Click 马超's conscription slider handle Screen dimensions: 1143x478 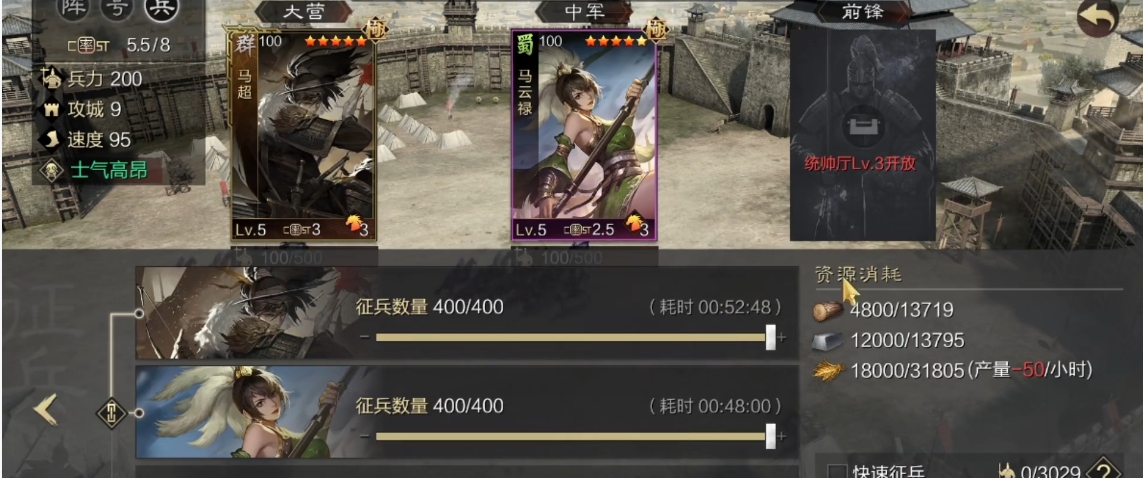770,337
